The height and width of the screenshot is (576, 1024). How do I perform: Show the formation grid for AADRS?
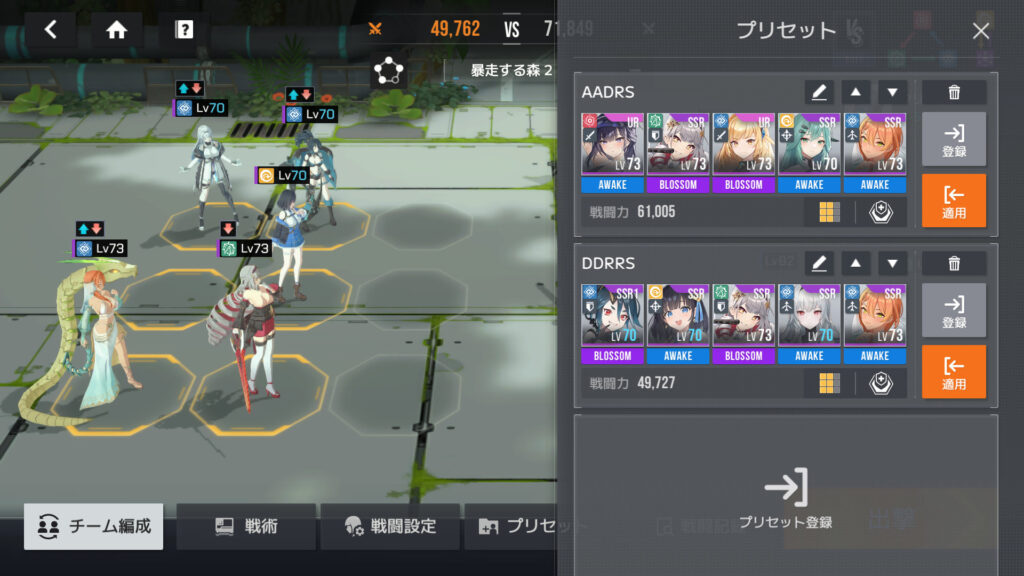pyautogui.click(x=829, y=212)
